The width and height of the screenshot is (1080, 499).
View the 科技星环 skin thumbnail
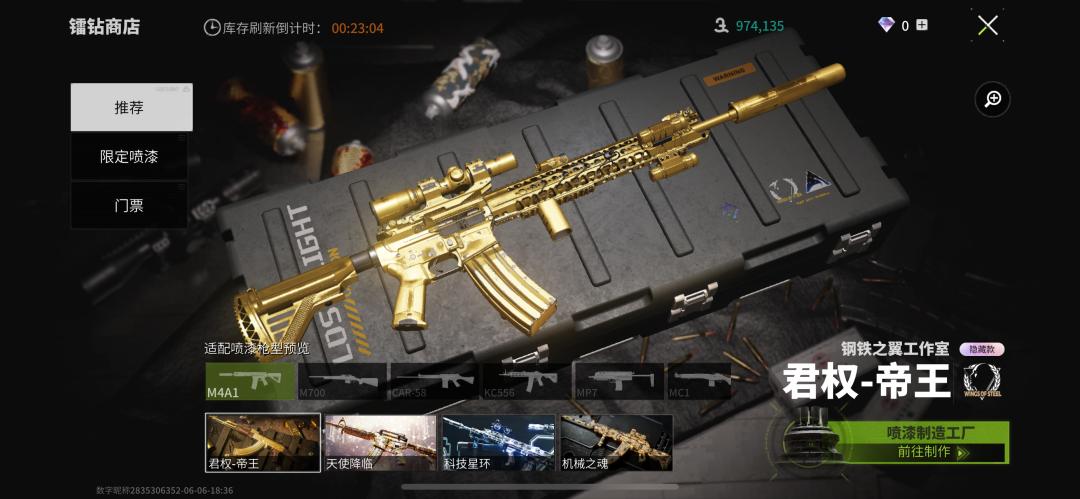point(498,442)
